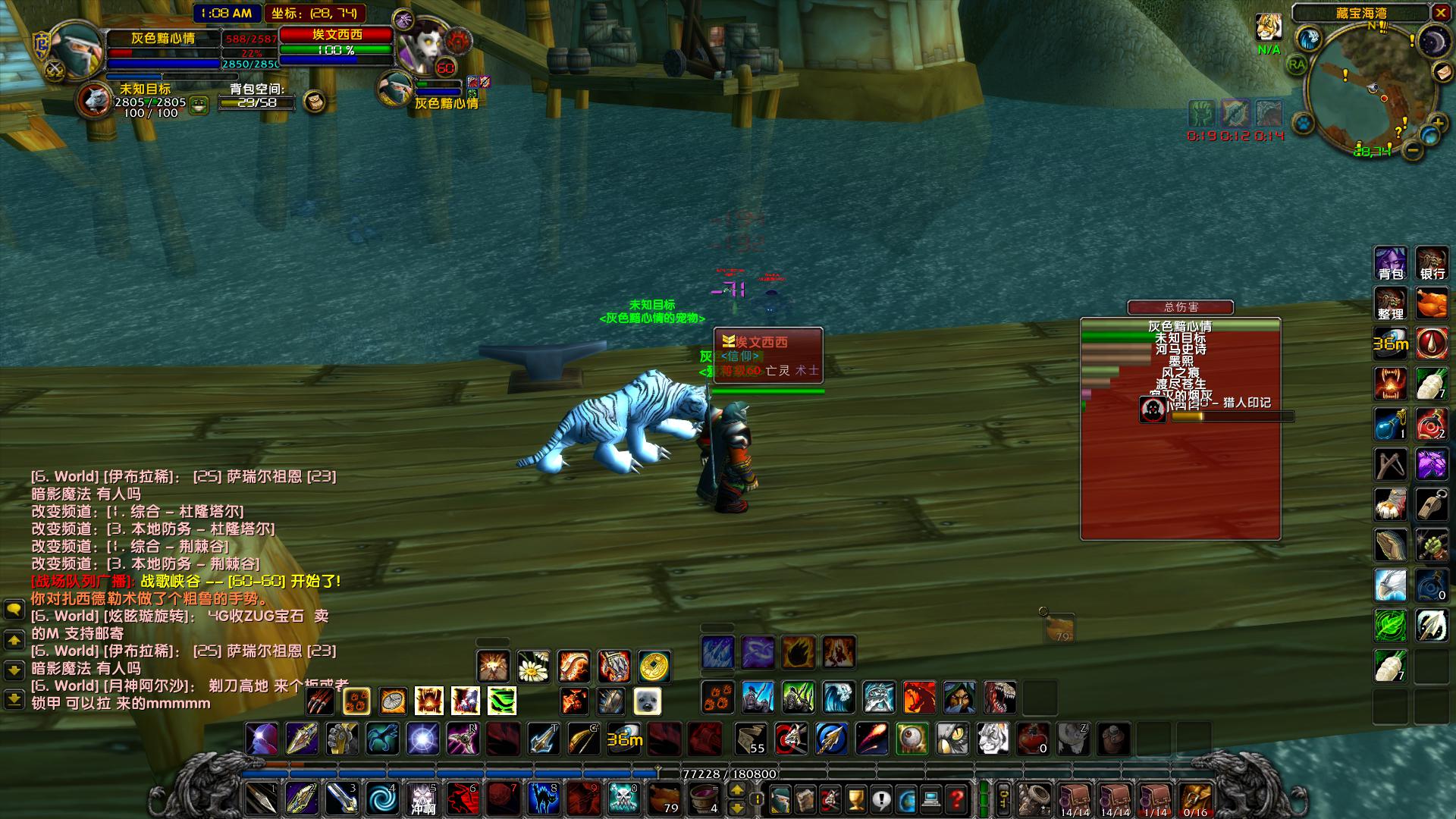
Task: Zoom in the minimap with the plus button
Action: [x=1439, y=122]
